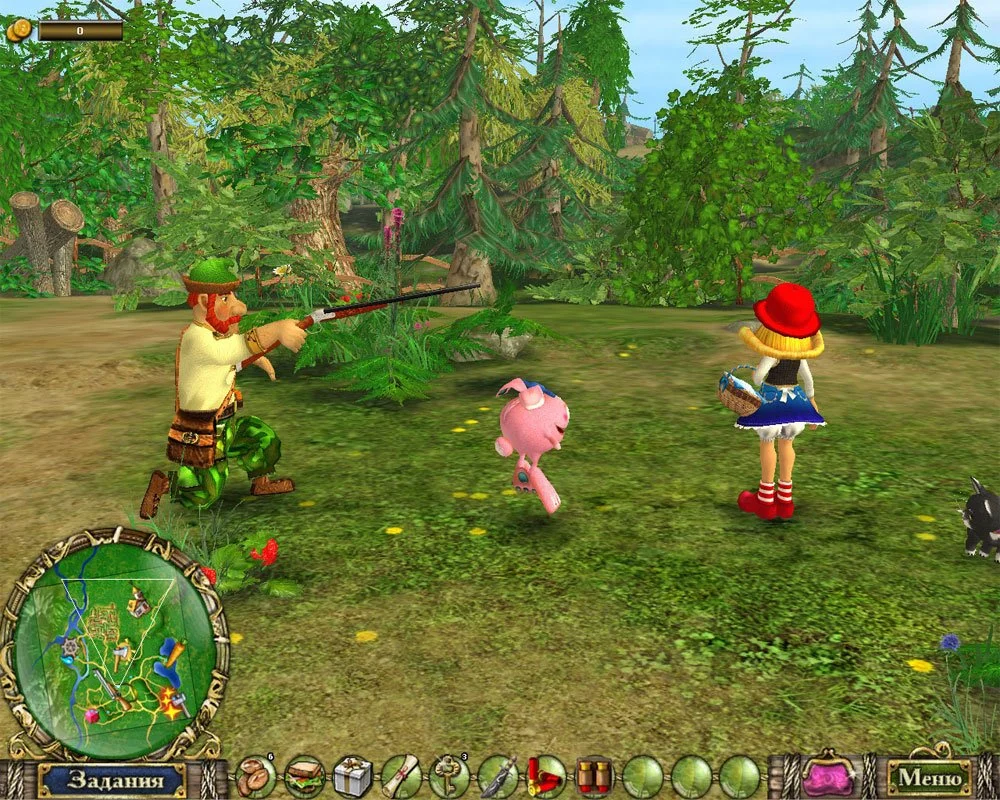Select the ship wheel minimap marker

[x=69, y=648]
